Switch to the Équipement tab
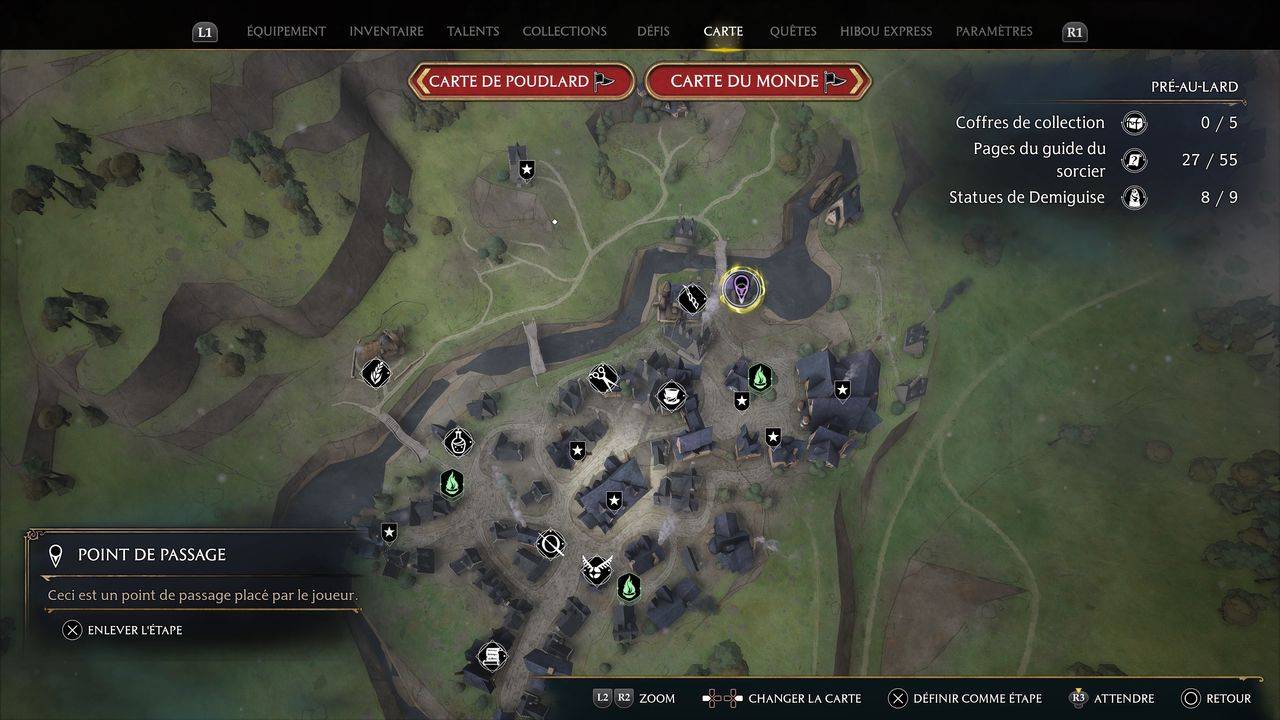Viewport: 1280px width, 720px height. click(x=286, y=31)
